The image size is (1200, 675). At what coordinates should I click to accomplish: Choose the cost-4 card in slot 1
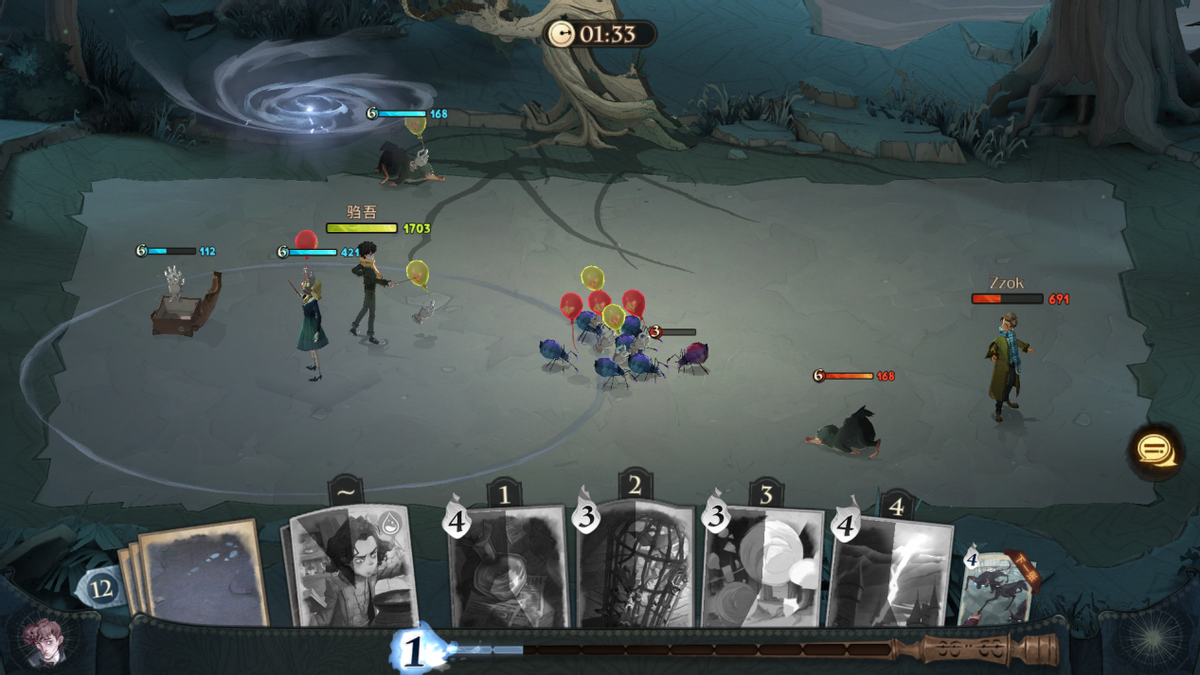tap(508, 568)
